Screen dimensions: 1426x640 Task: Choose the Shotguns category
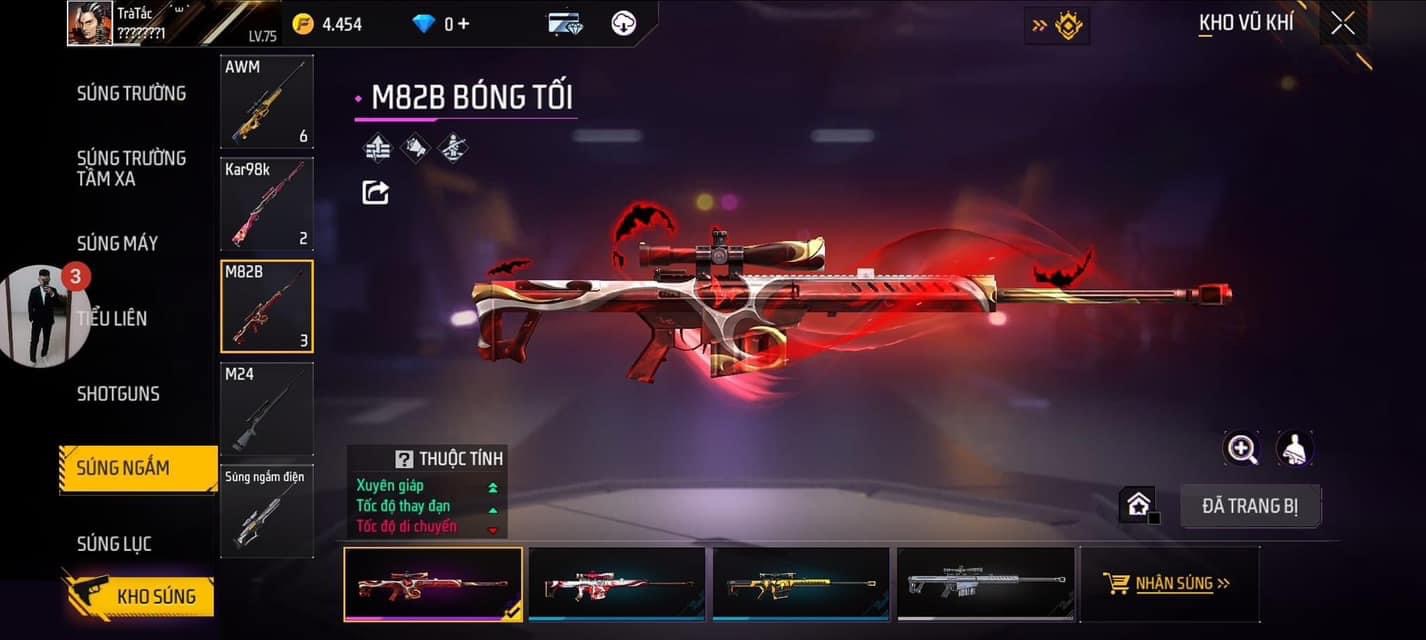pyautogui.click(x=118, y=393)
